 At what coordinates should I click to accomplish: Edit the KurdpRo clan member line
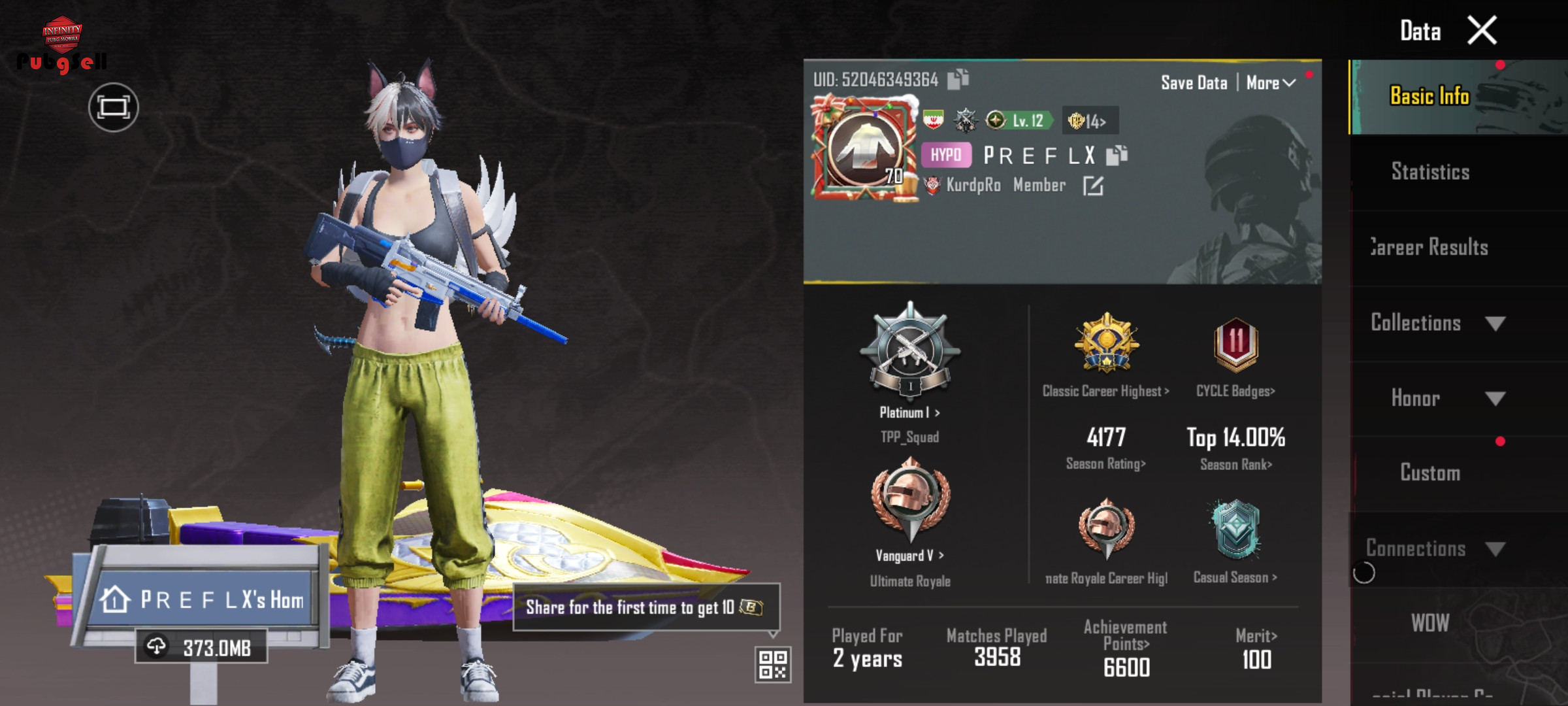click(1093, 186)
